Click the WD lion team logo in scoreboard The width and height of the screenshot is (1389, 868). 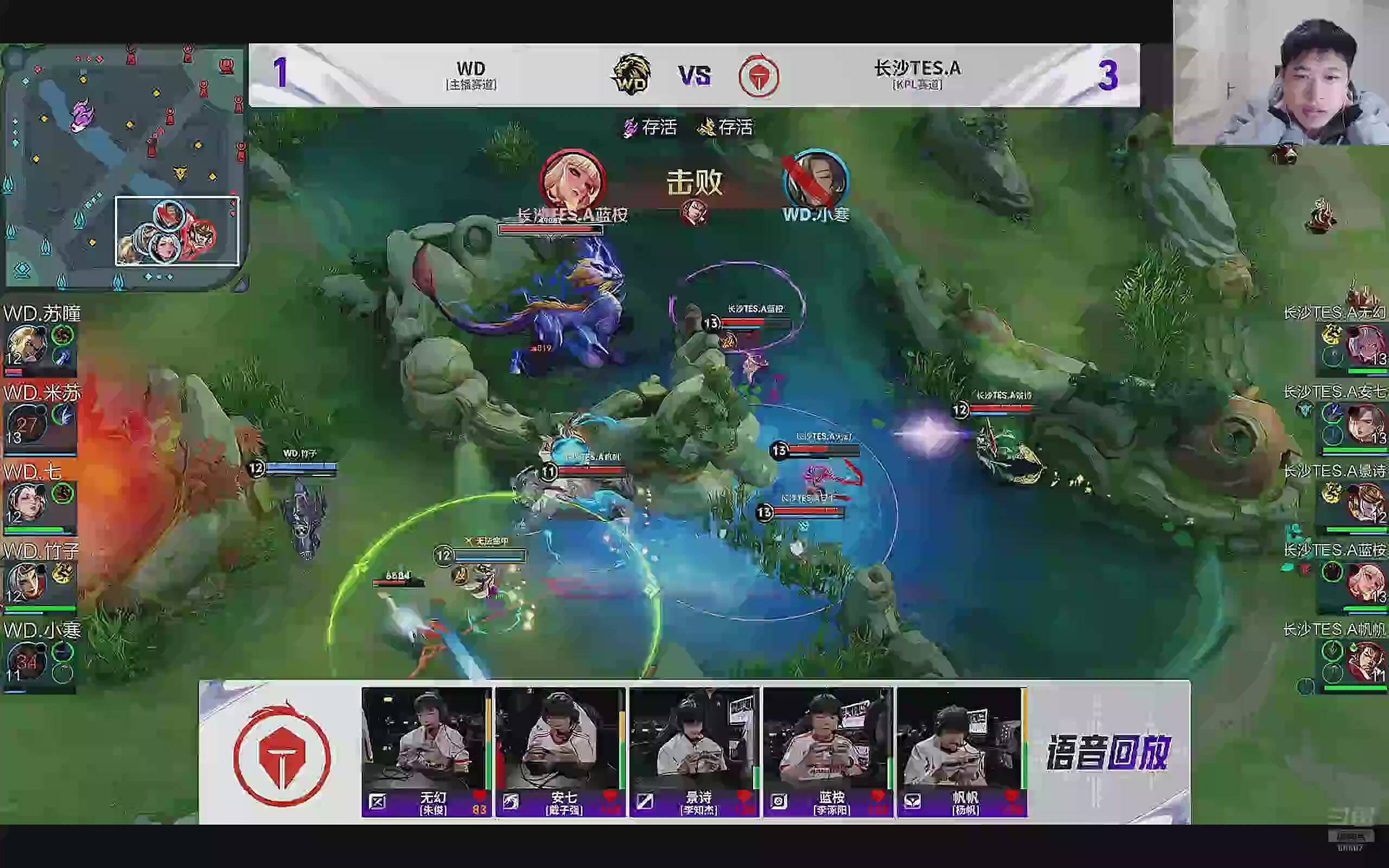pos(632,75)
